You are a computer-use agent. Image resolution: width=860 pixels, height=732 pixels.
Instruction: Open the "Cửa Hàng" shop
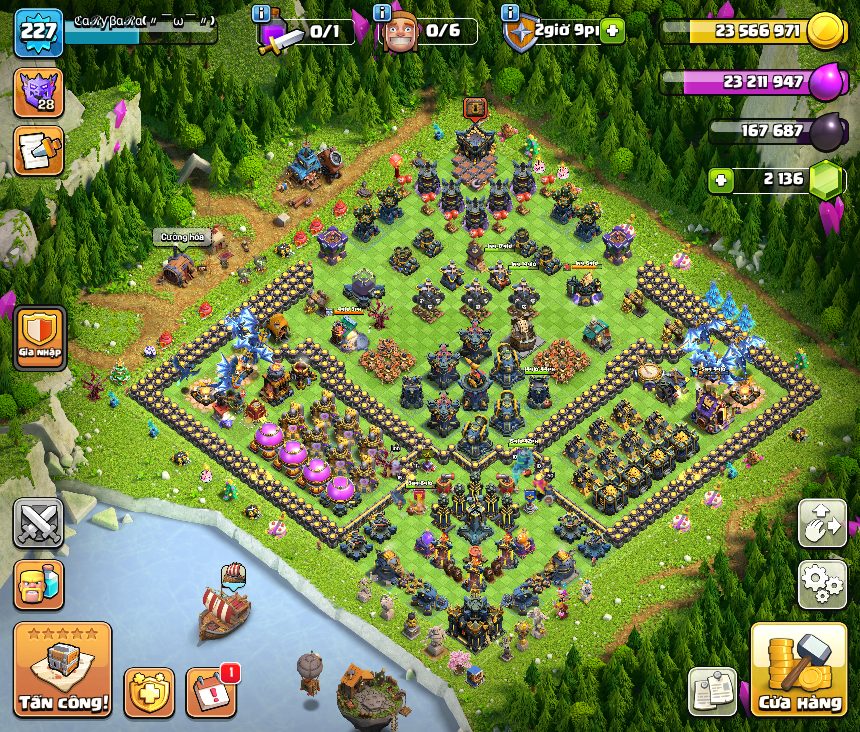pyautogui.click(x=798, y=670)
